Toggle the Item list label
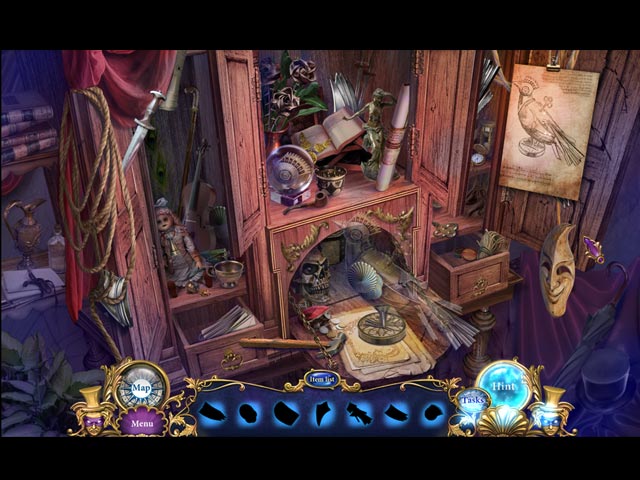 tap(321, 381)
